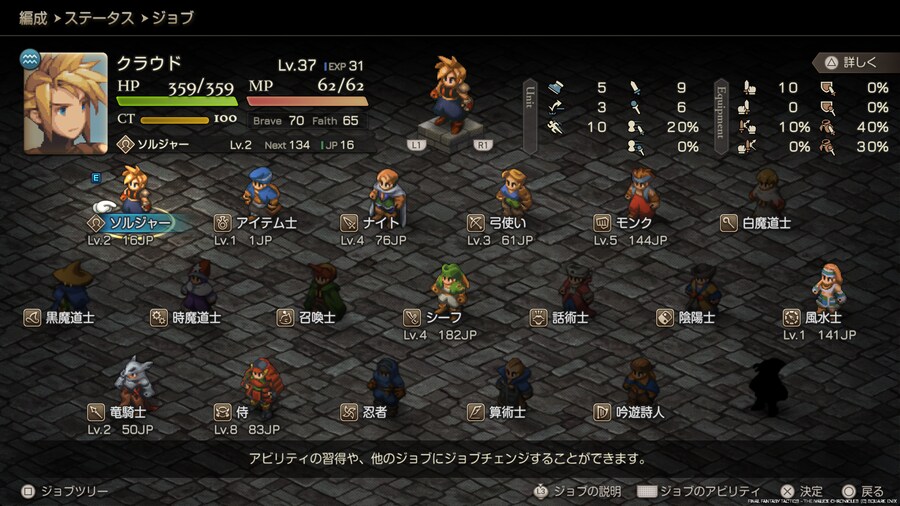
Task: Select the 陰陽士 job
Action: point(697,318)
